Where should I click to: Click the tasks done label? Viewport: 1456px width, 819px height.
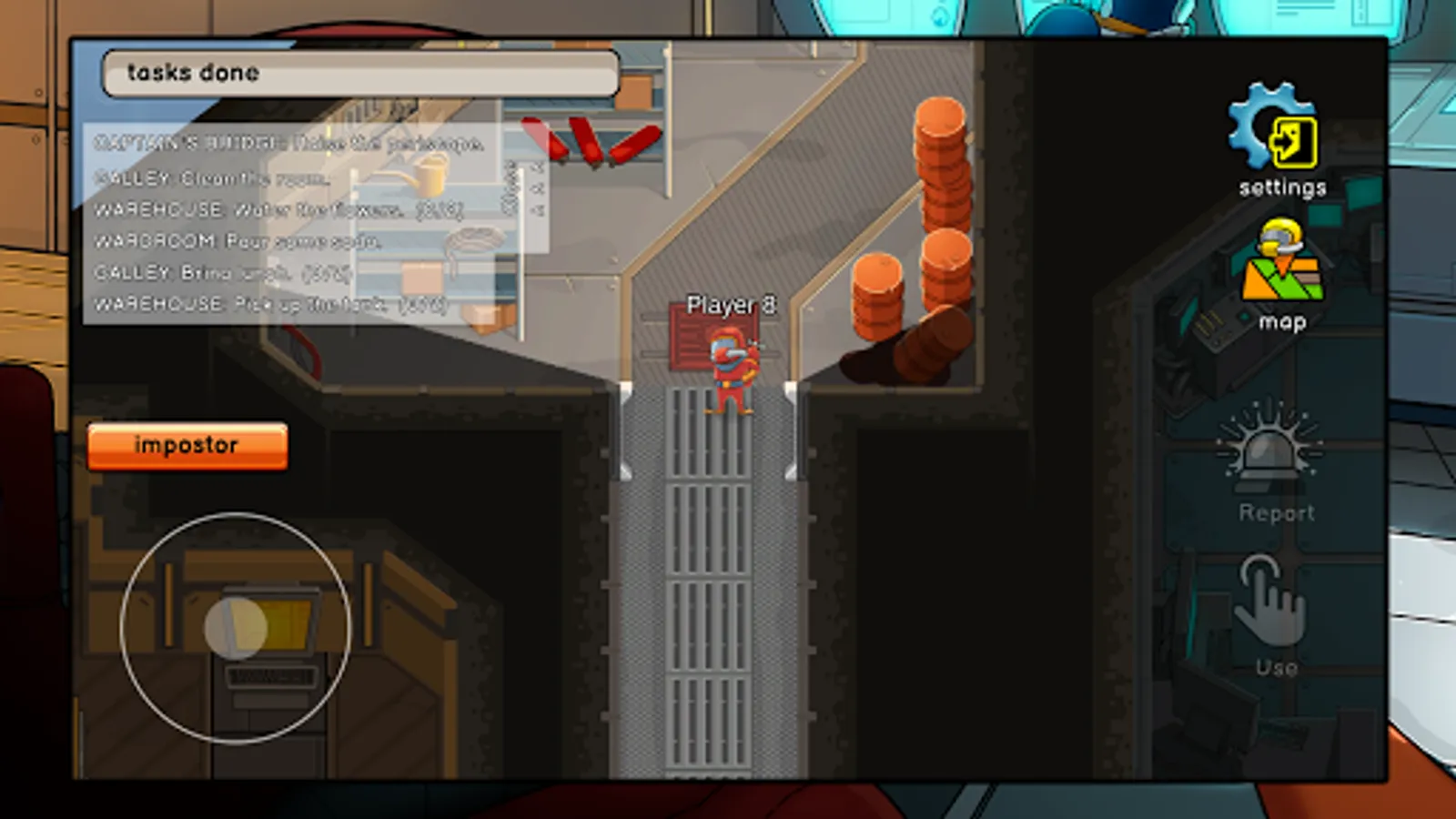point(191,73)
